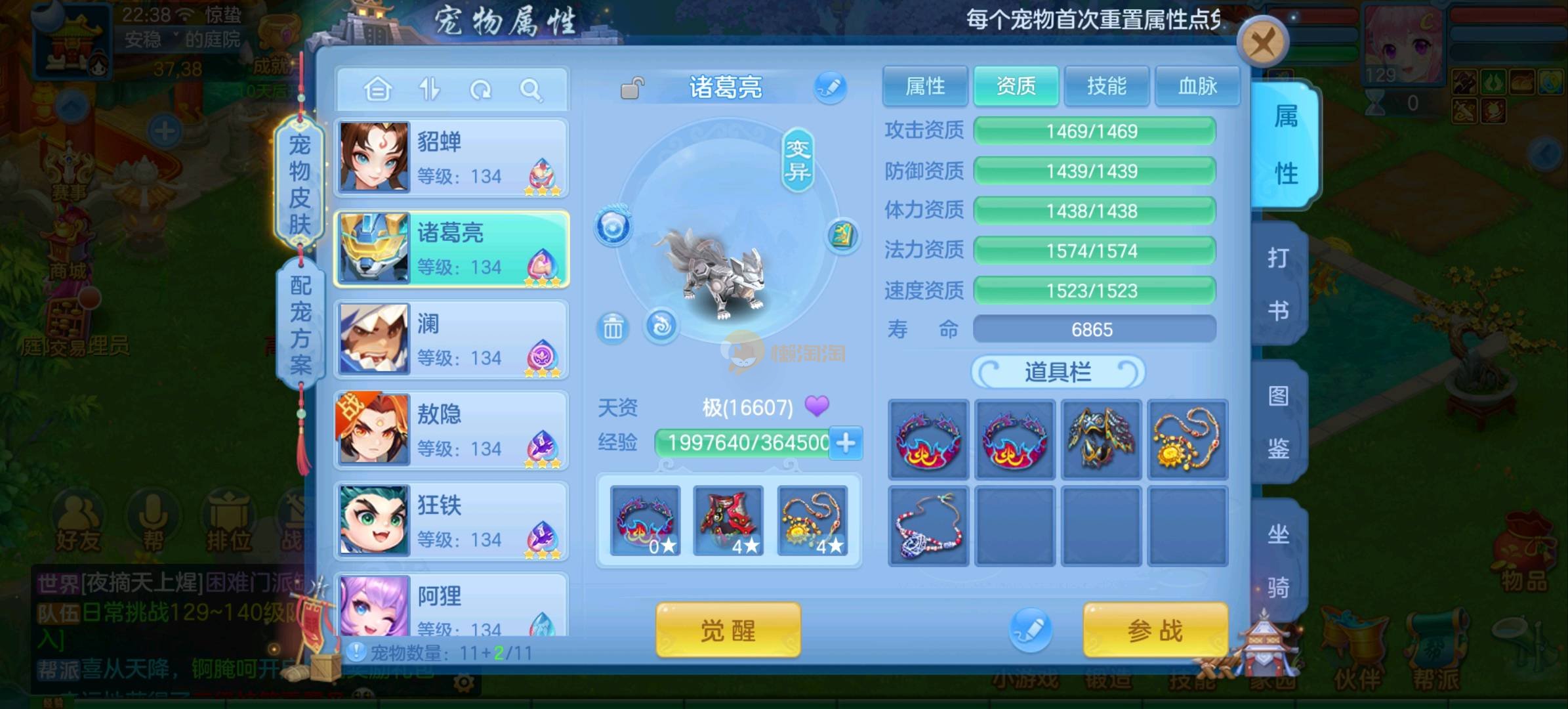1568x709 pixels.
Task: Switch to the 打书 side tab
Action: pyautogui.click(x=1278, y=284)
